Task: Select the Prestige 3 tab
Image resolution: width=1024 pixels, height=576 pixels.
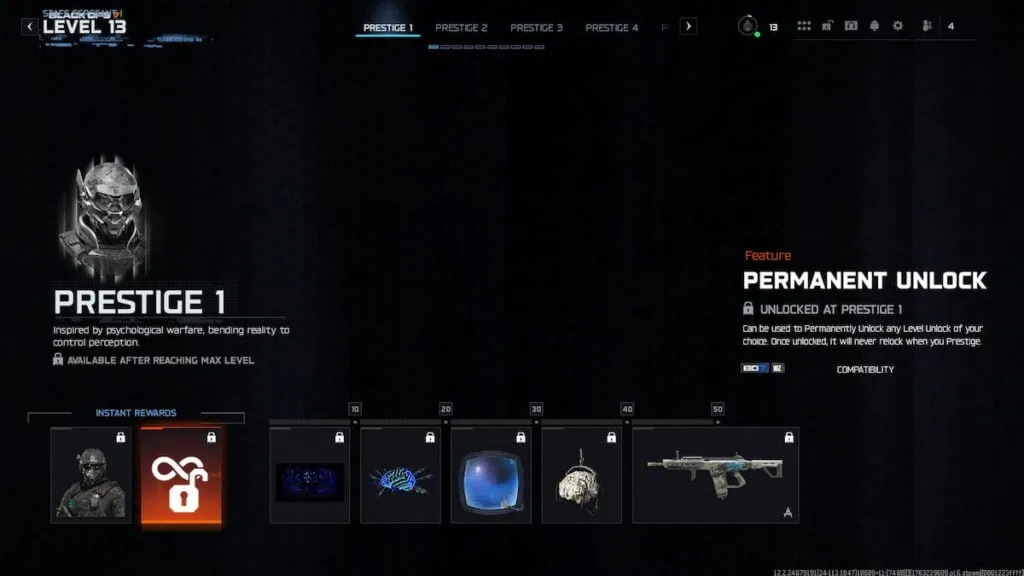Action: [536, 28]
